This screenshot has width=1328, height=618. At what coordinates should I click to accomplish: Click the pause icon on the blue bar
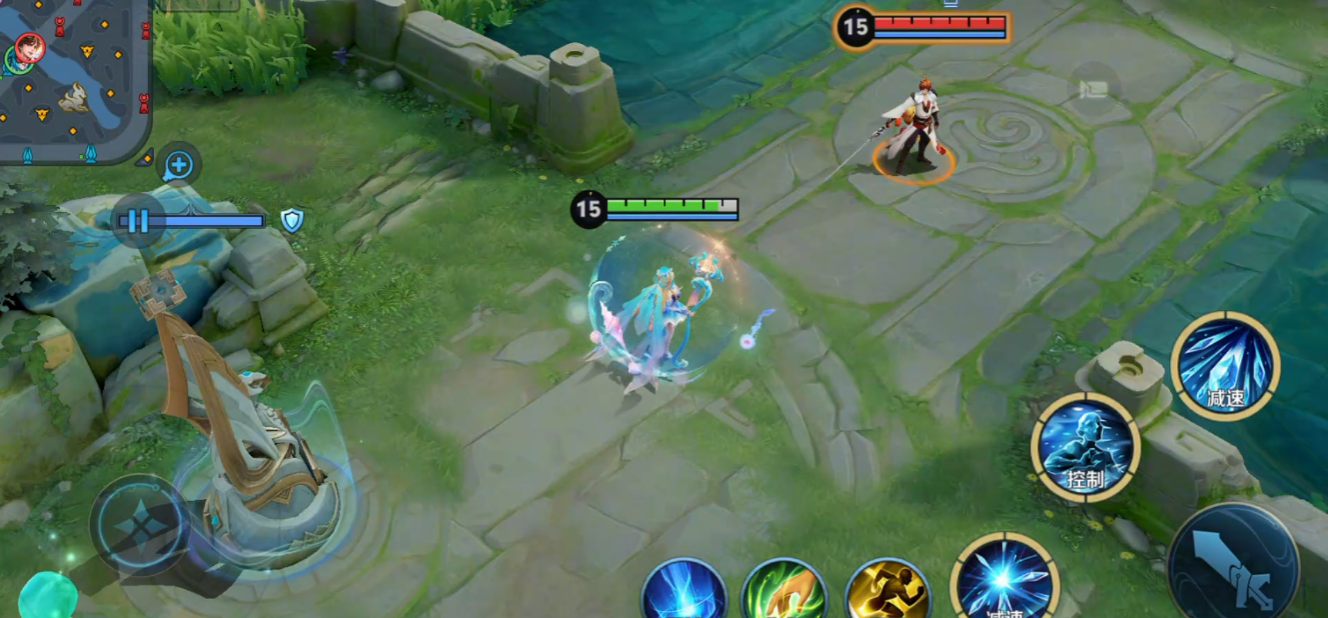click(x=138, y=220)
